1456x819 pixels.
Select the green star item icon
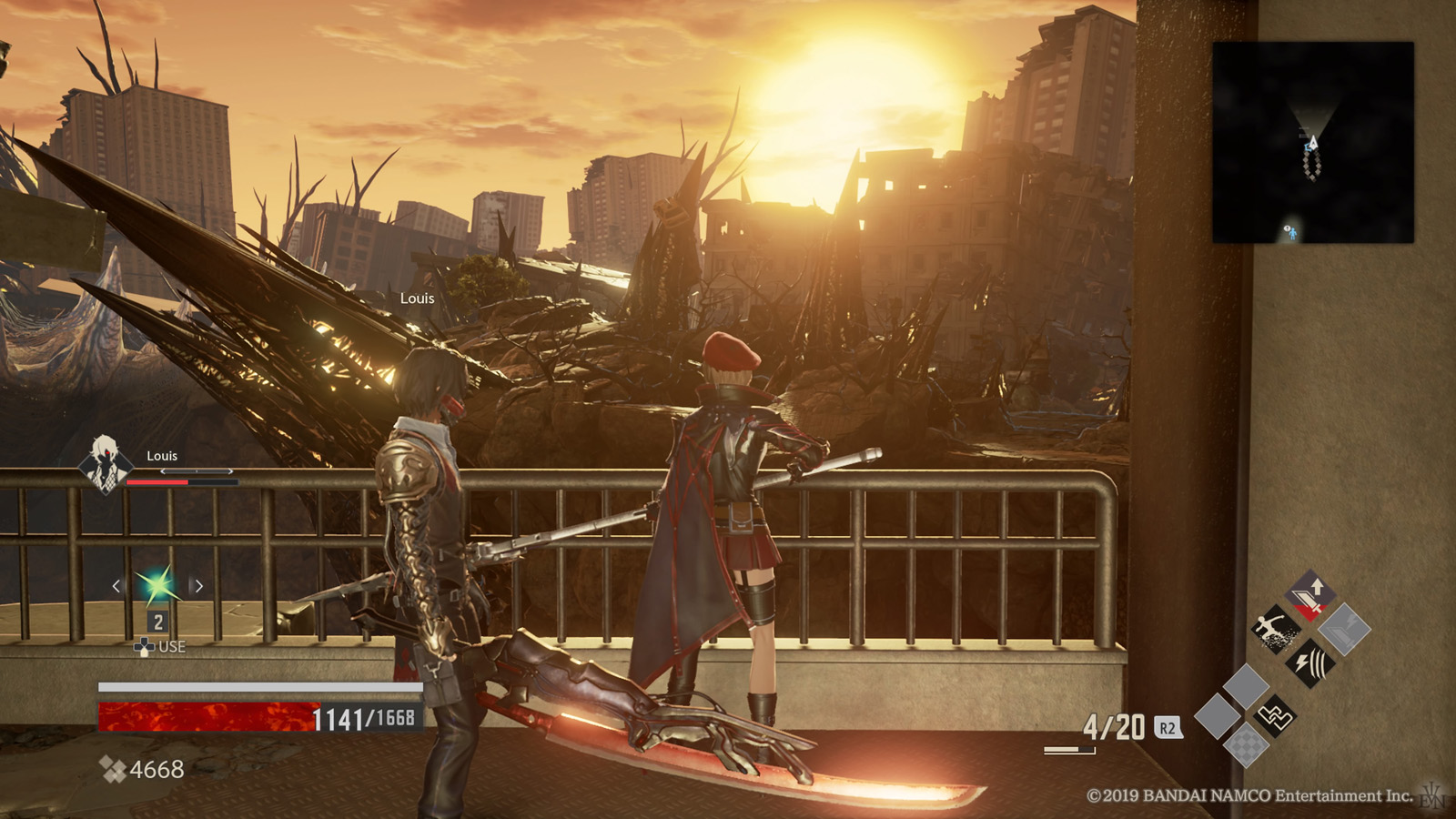tap(157, 585)
